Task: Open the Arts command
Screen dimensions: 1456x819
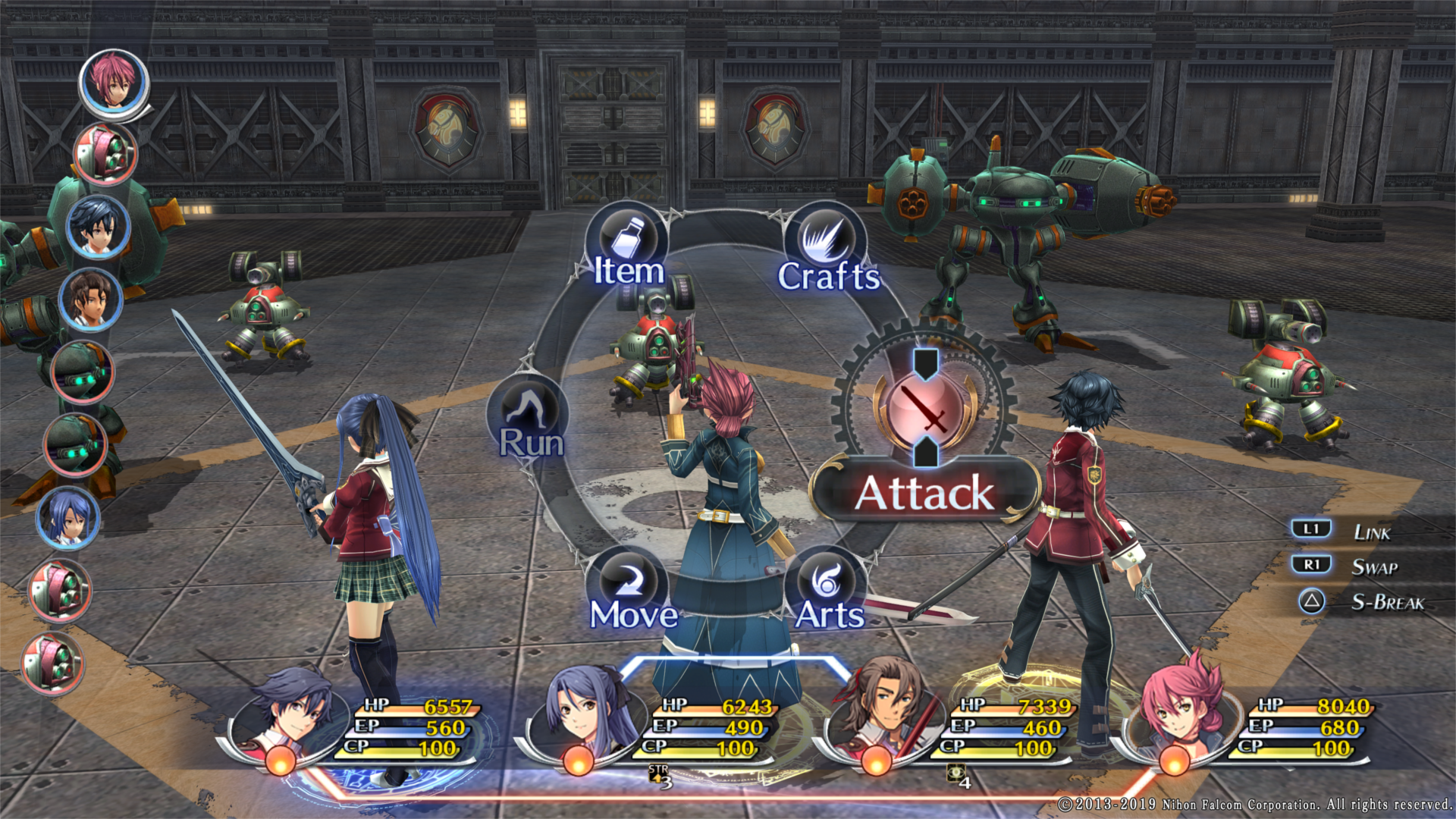Action: (827, 593)
